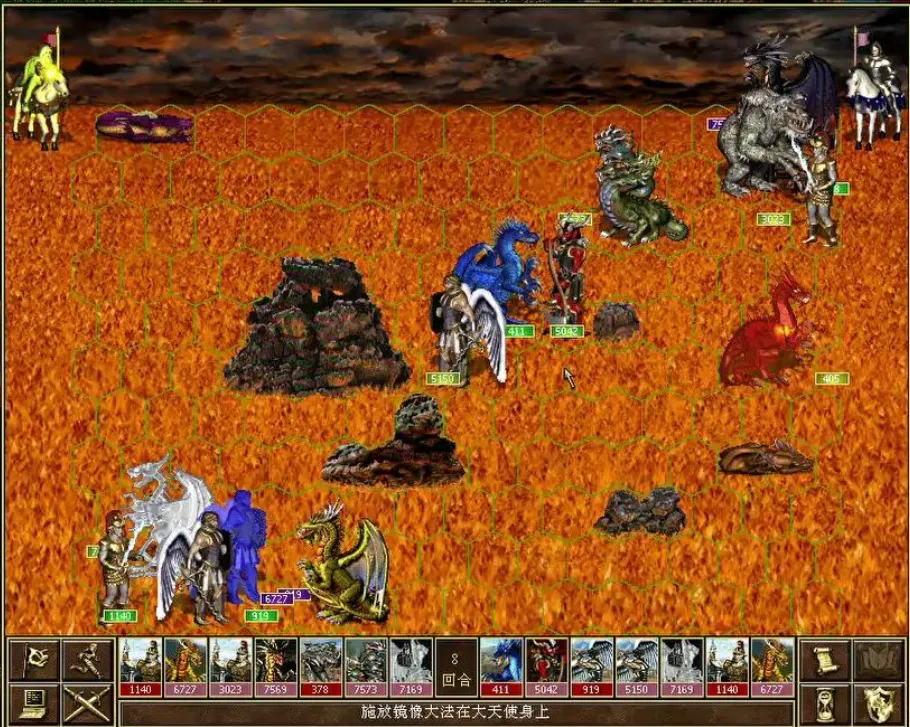
Task: Click the gold dragon portrait numbered 7569
Action: click(x=276, y=664)
